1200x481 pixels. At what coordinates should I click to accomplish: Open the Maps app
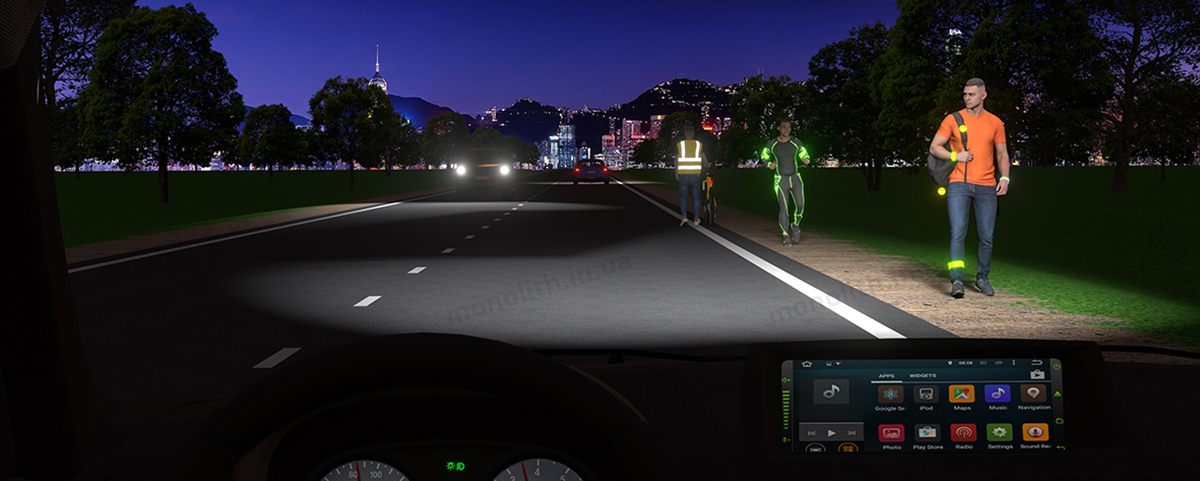(x=961, y=394)
